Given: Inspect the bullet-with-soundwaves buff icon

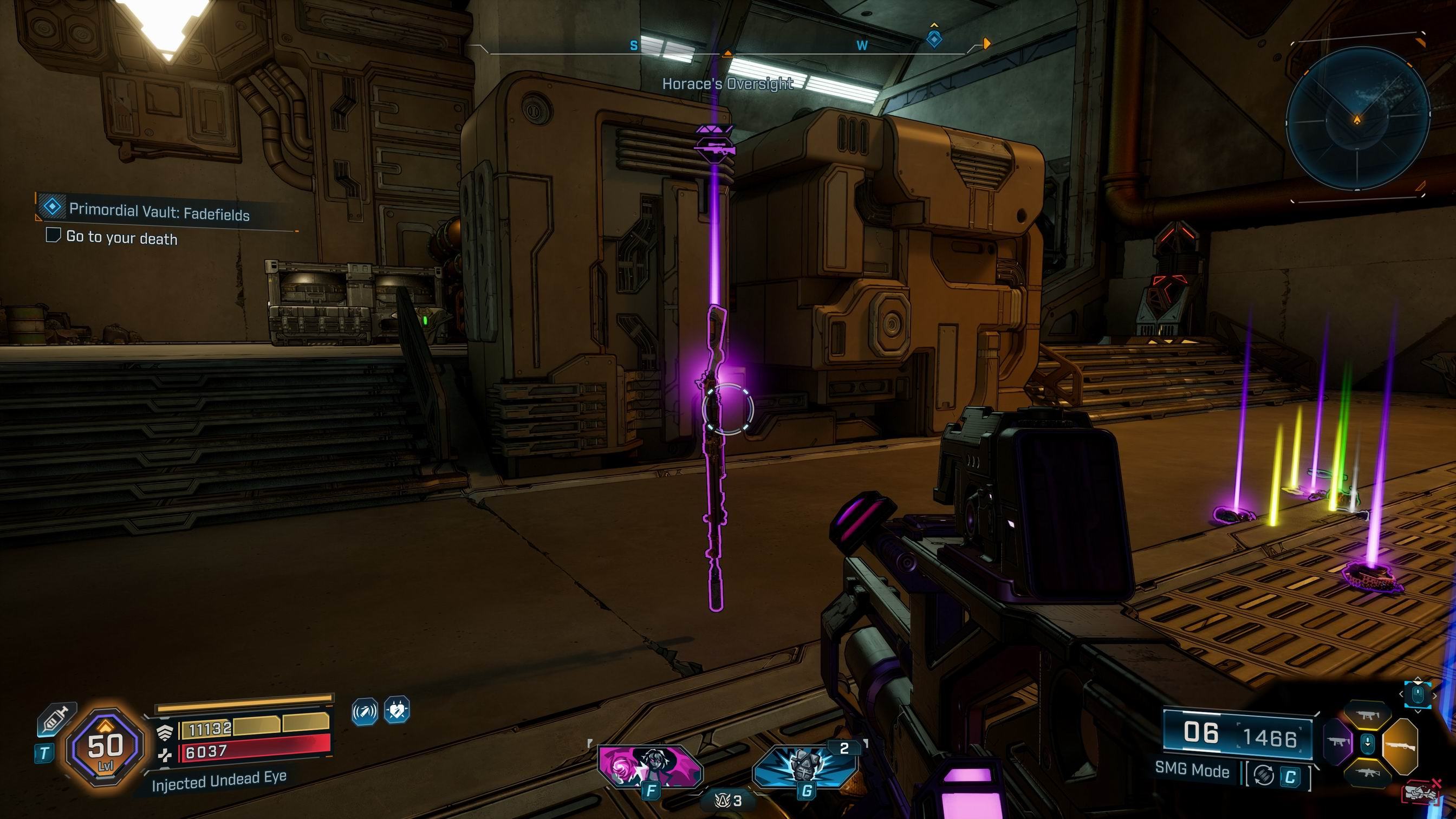Looking at the screenshot, I should point(365,711).
